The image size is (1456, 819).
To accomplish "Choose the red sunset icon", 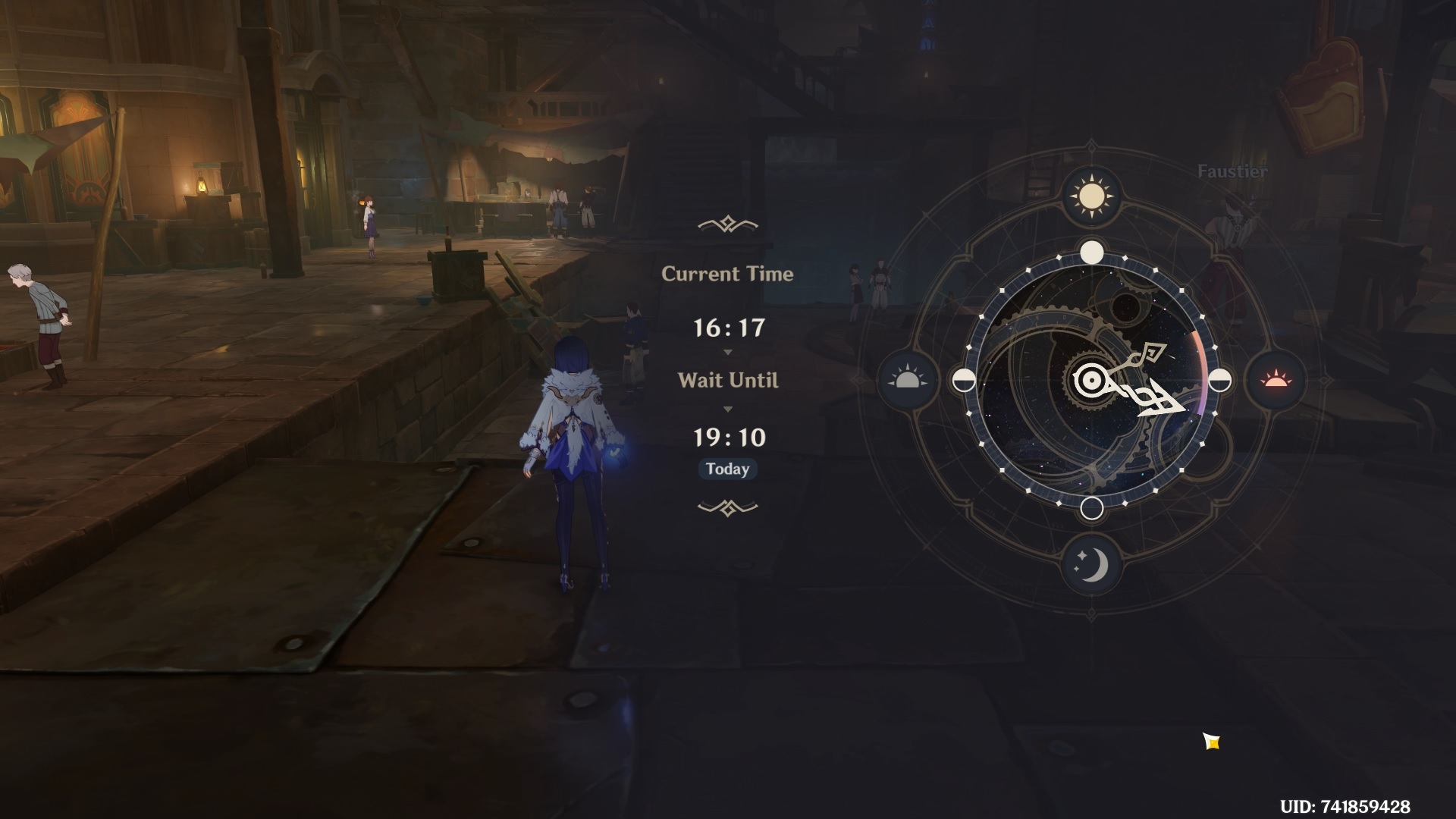I will [x=1276, y=380].
